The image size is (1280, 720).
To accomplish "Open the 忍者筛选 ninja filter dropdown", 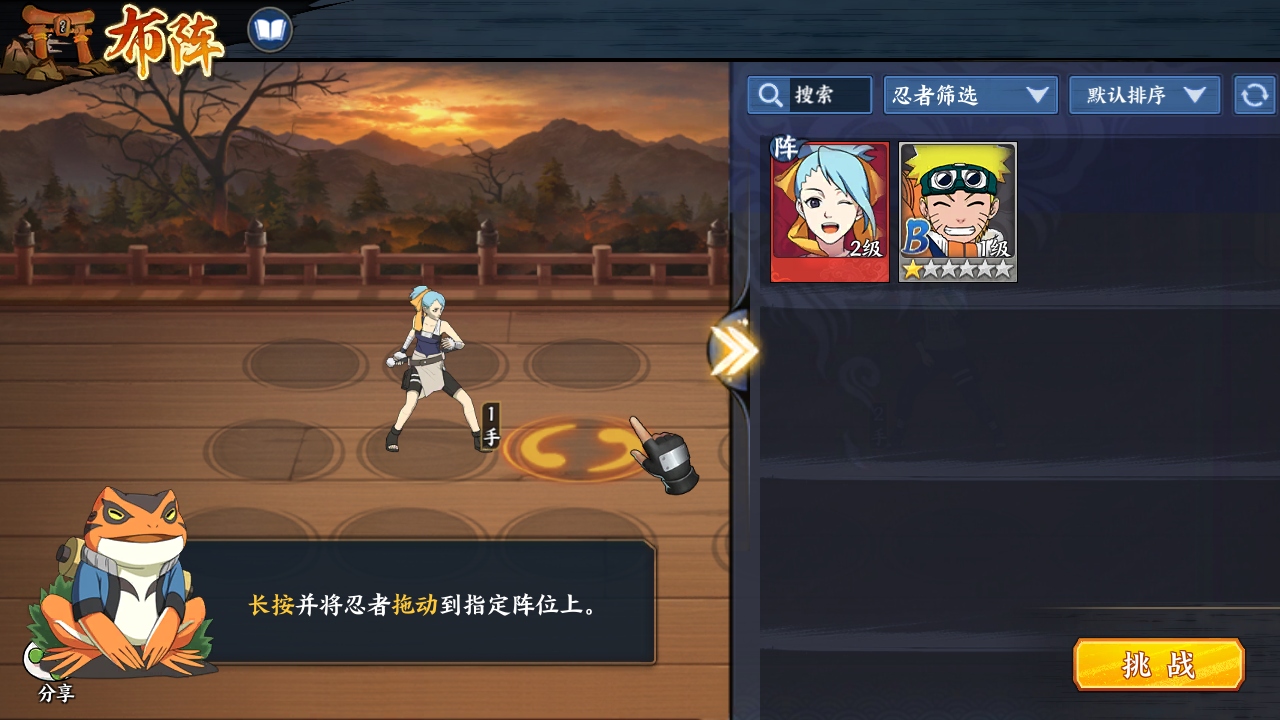I will pyautogui.click(x=967, y=96).
